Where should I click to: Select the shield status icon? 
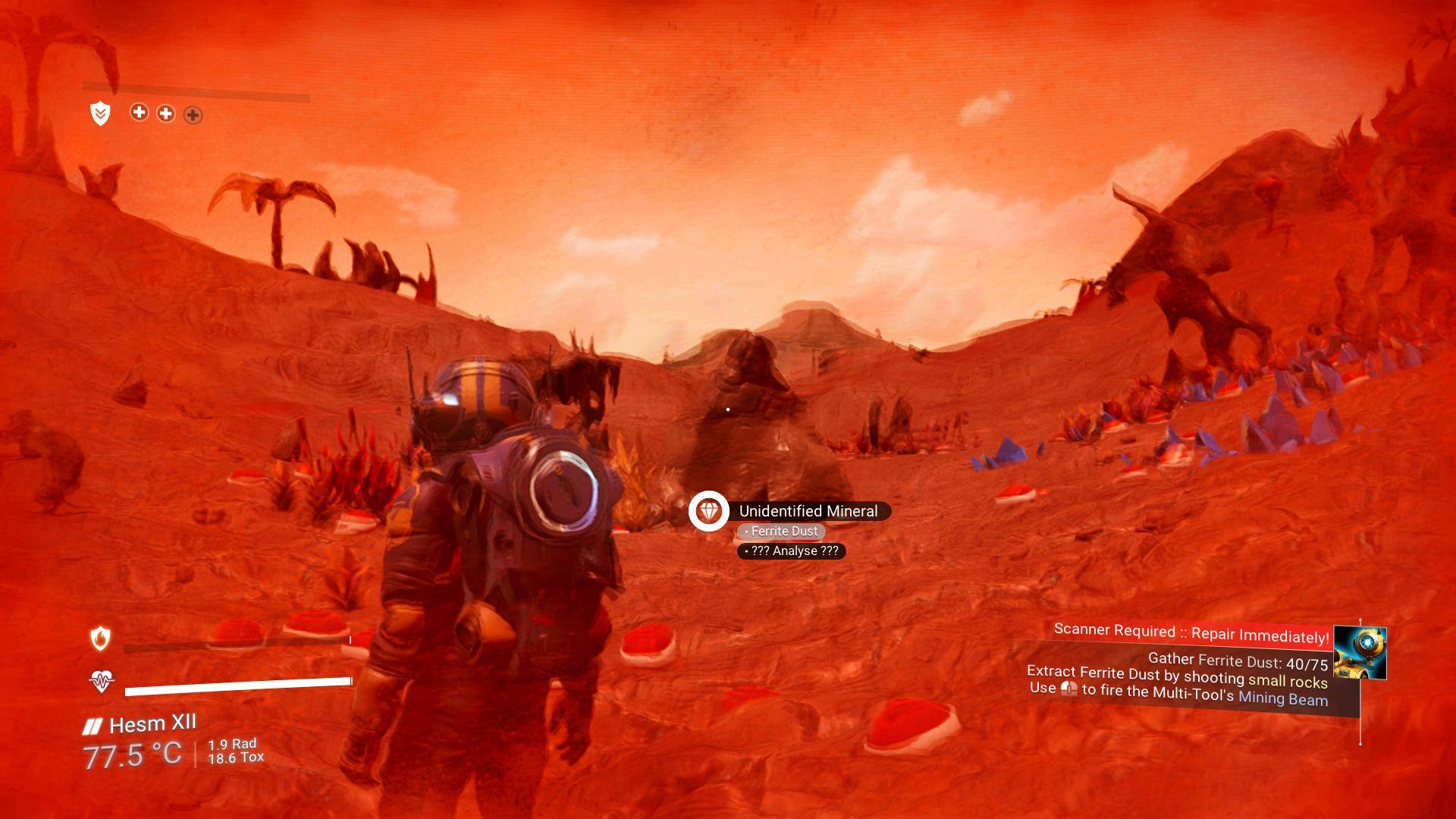coord(100,114)
